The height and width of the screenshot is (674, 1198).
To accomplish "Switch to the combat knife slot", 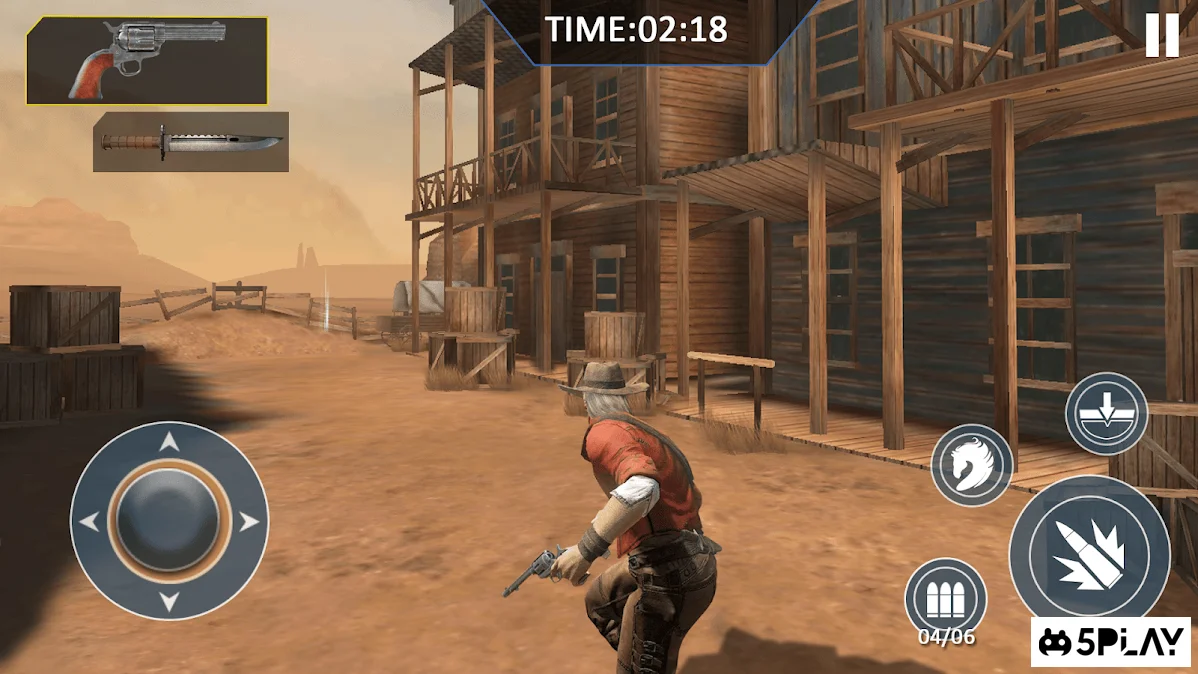I will tap(191, 142).
